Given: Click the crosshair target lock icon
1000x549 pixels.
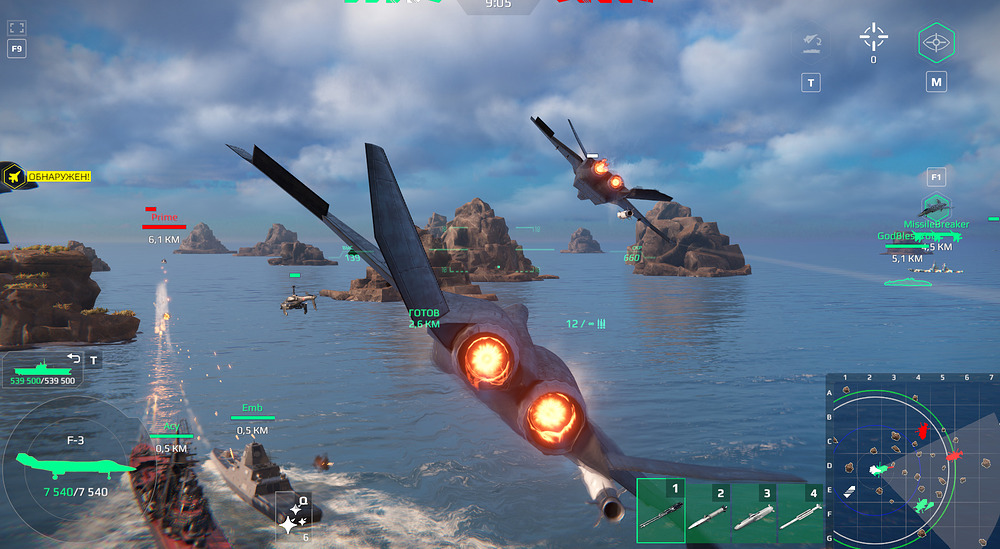Looking at the screenshot, I should pyautogui.click(x=873, y=37).
